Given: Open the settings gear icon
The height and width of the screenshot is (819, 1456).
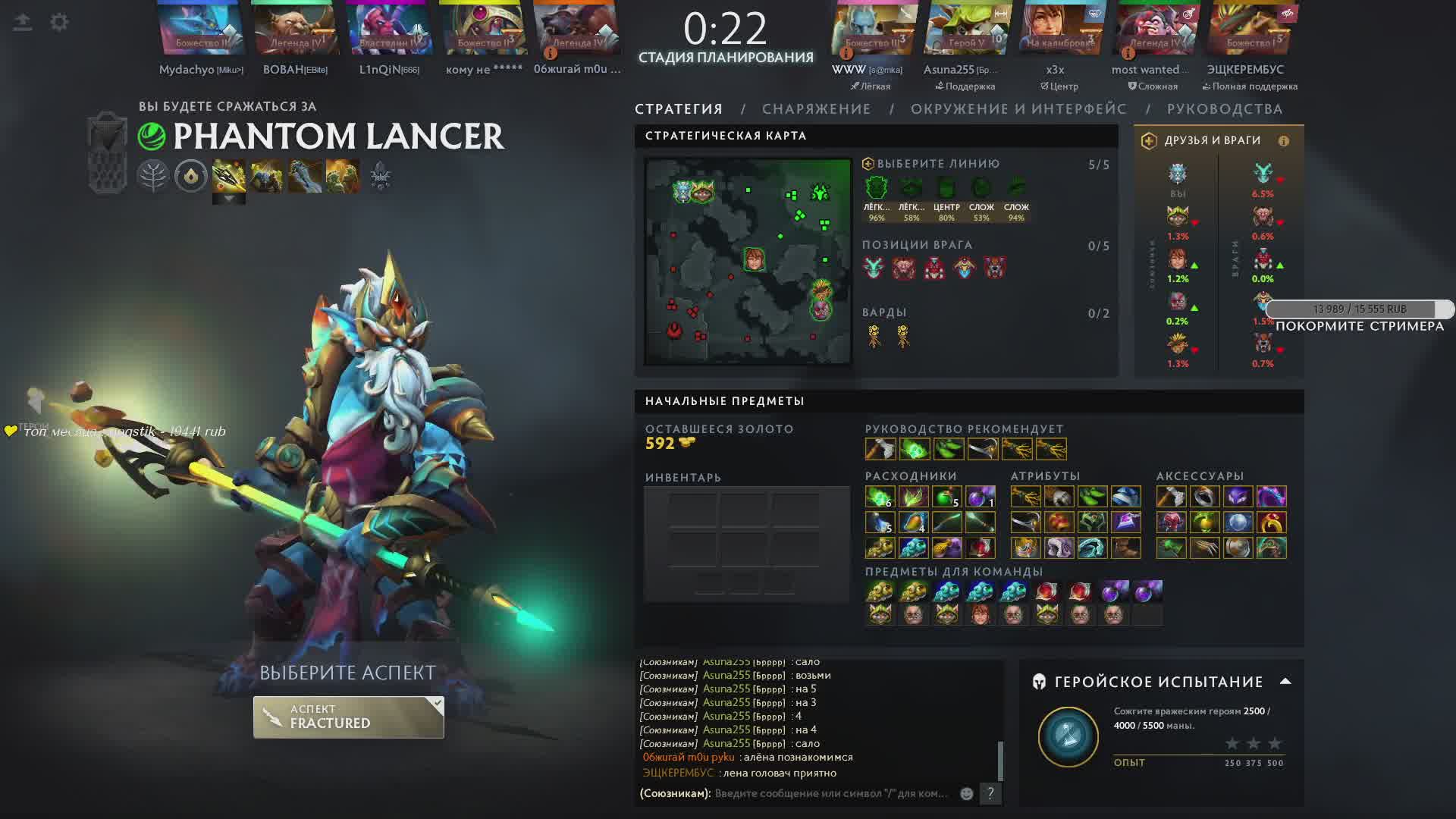Looking at the screenshot, I should coord(59,22).
